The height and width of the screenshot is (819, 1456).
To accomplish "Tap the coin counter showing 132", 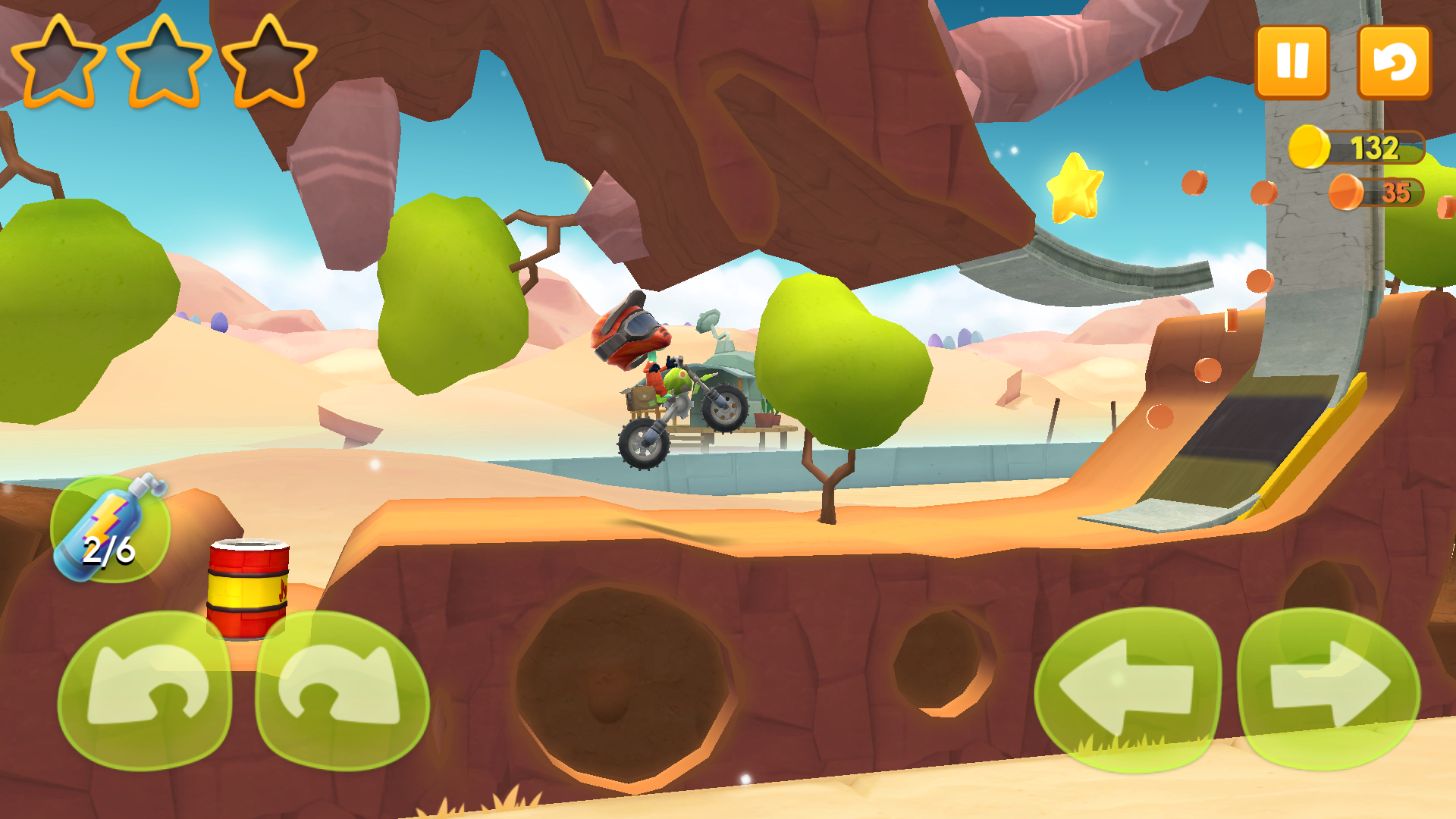I will [1376, 149].
